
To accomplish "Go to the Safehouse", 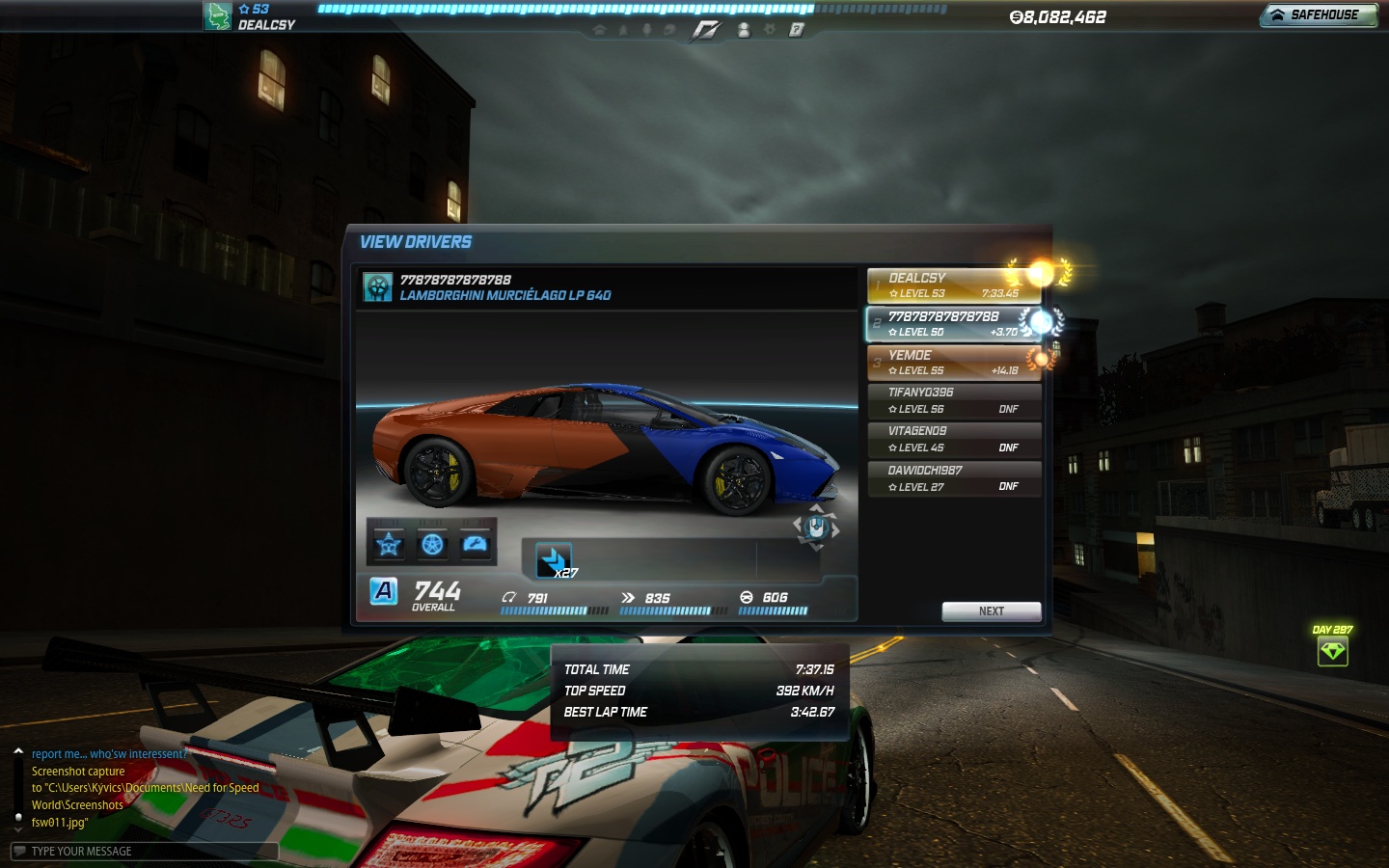I will tap(1318, 15).
